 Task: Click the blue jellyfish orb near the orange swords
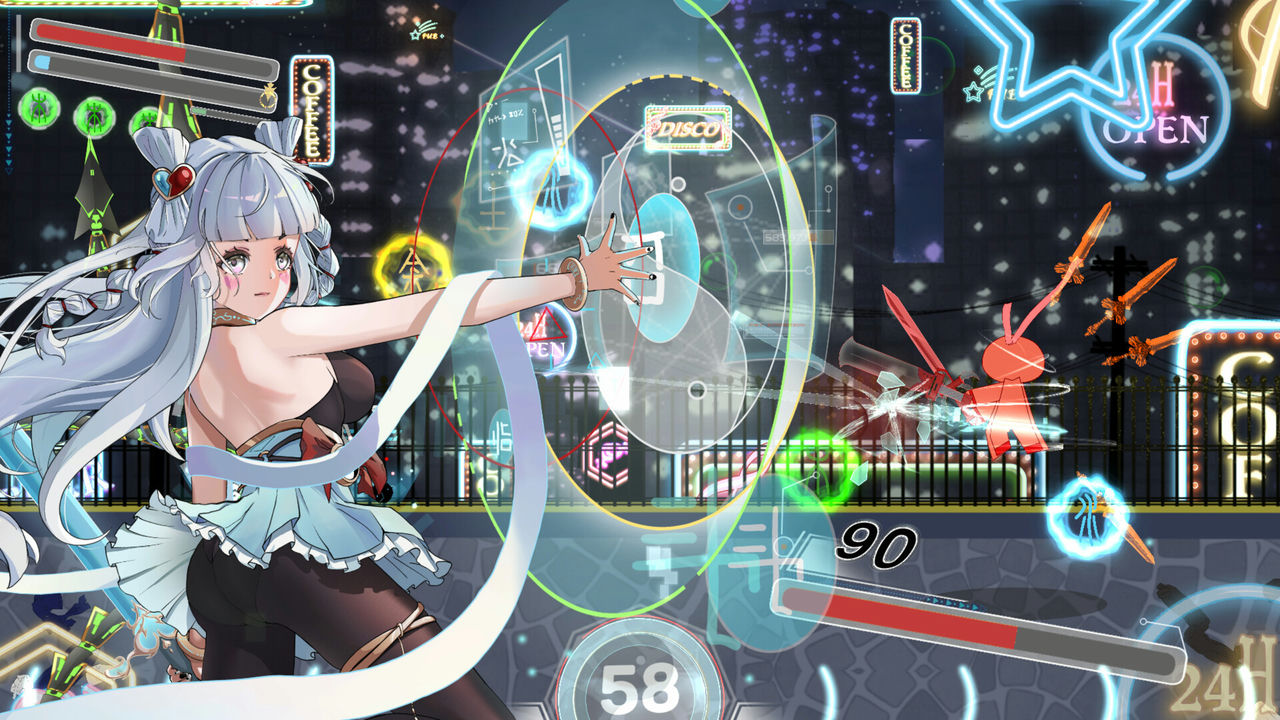click(x=1087, y=516)
